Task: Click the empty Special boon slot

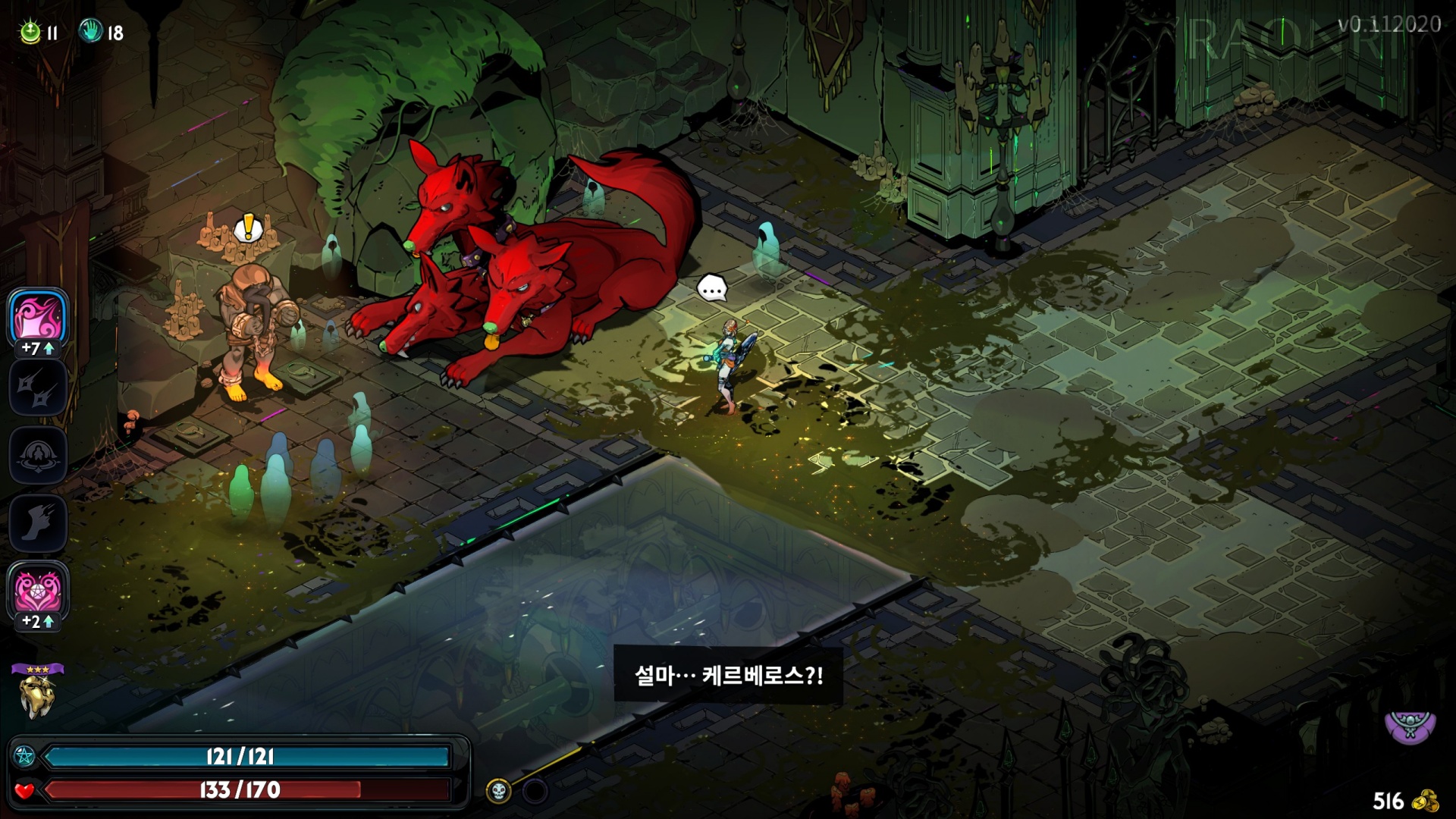Action: pos(38,387)
